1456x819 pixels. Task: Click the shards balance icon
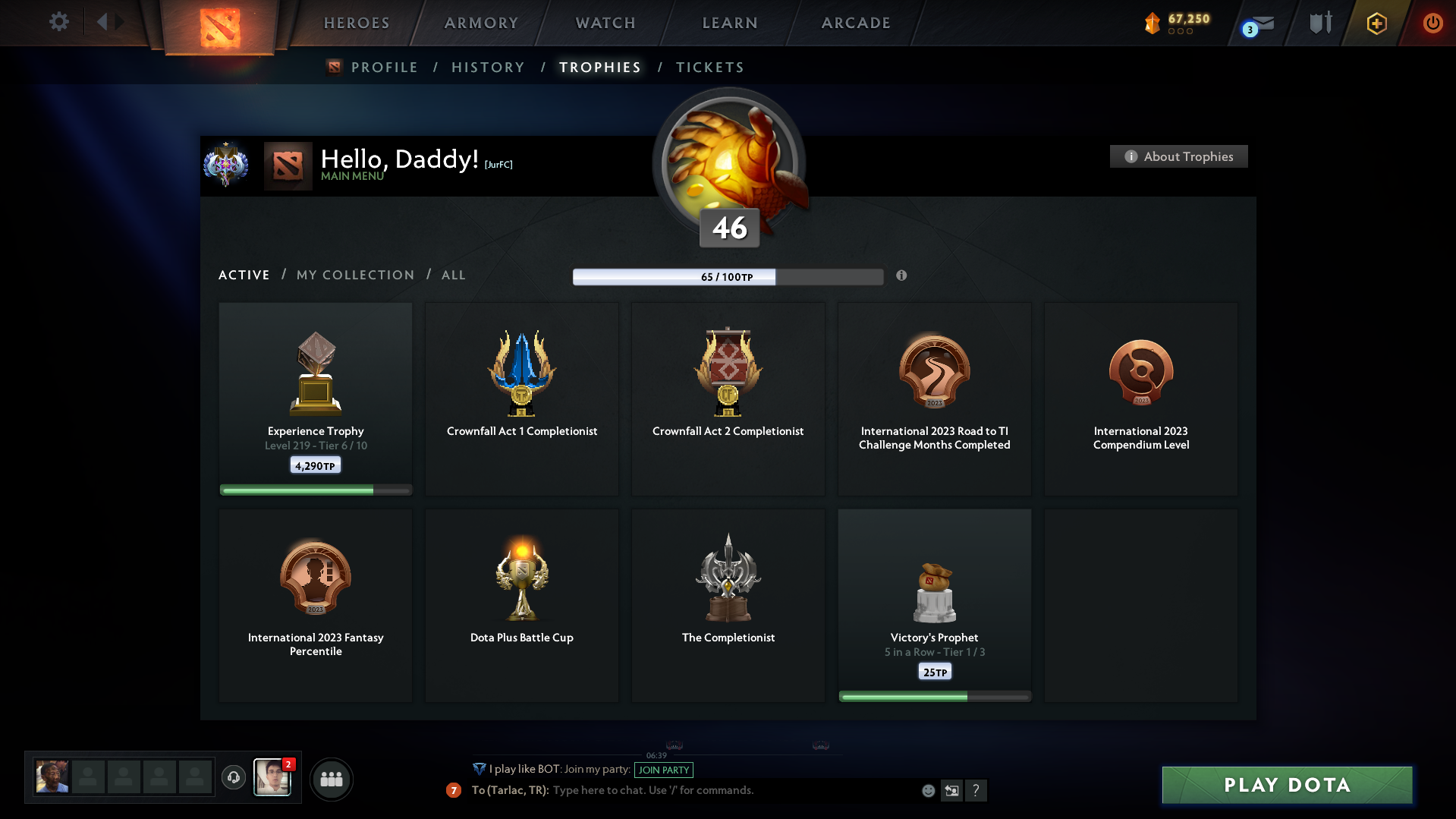1154,23
